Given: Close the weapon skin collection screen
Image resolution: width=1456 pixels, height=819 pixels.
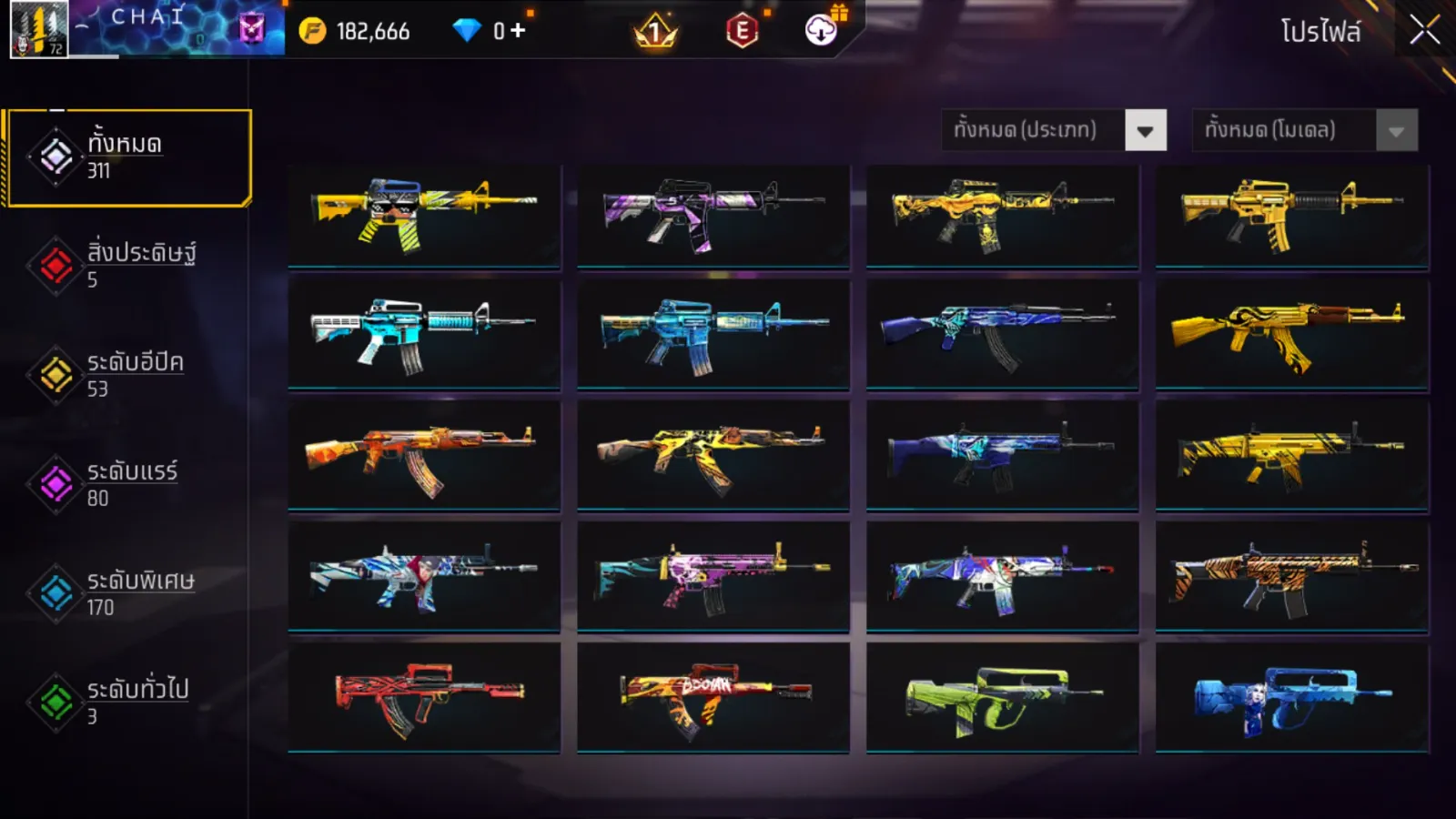Looking at the screenshot, I should 1424,31.
